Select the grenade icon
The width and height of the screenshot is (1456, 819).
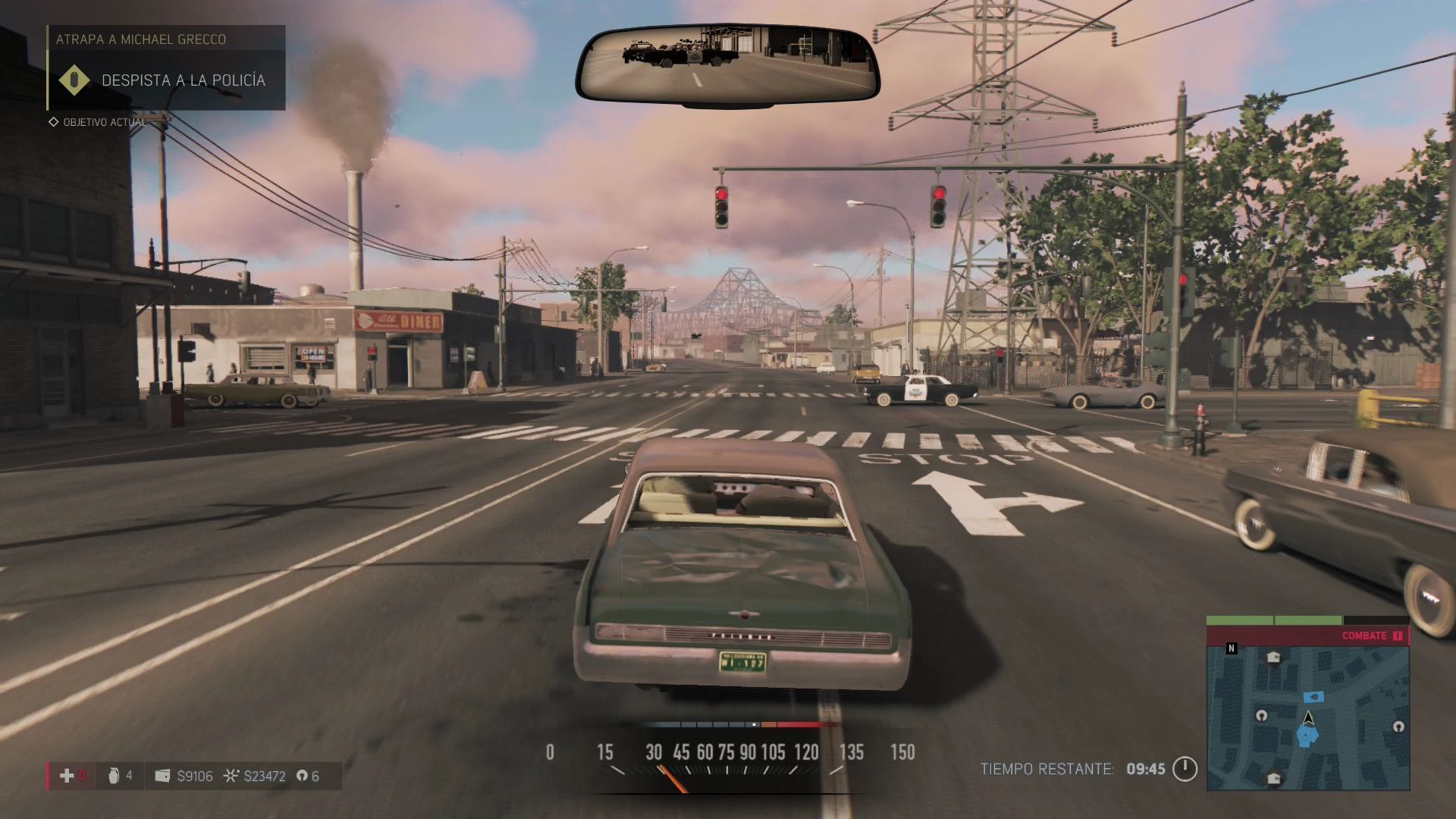tap(114, 775)
